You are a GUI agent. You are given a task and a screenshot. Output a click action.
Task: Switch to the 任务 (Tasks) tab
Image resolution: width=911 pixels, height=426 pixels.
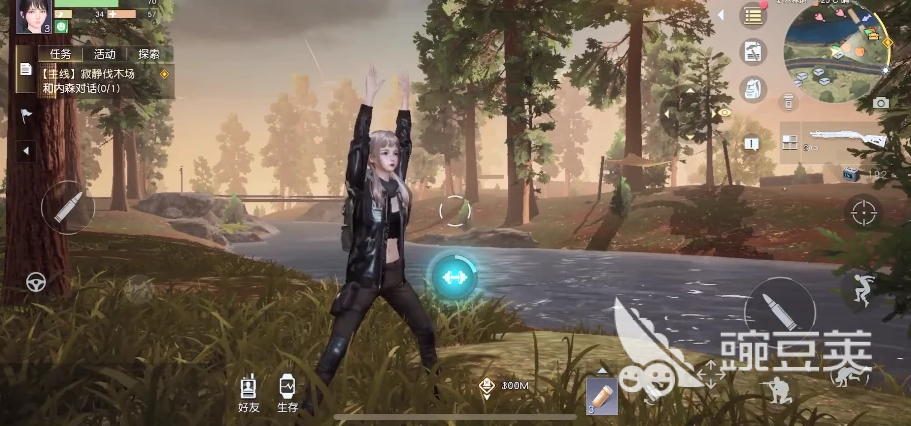(x=60, y=54)
